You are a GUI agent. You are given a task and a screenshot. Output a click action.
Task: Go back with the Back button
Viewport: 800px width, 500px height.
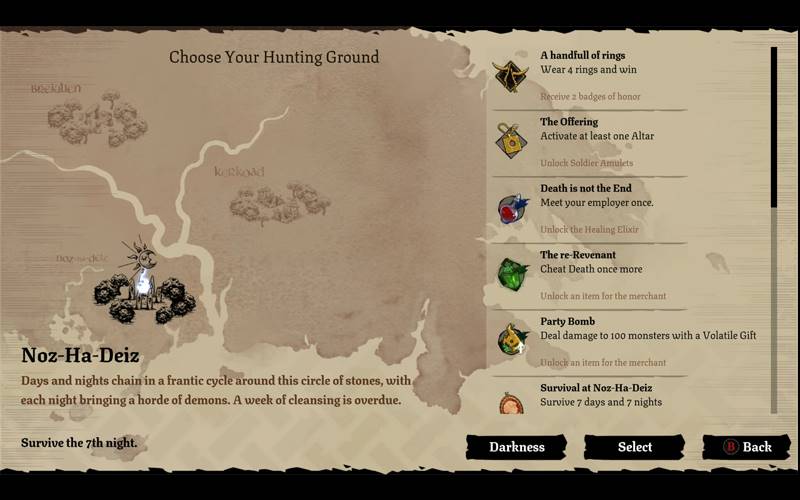pos(747,447)
